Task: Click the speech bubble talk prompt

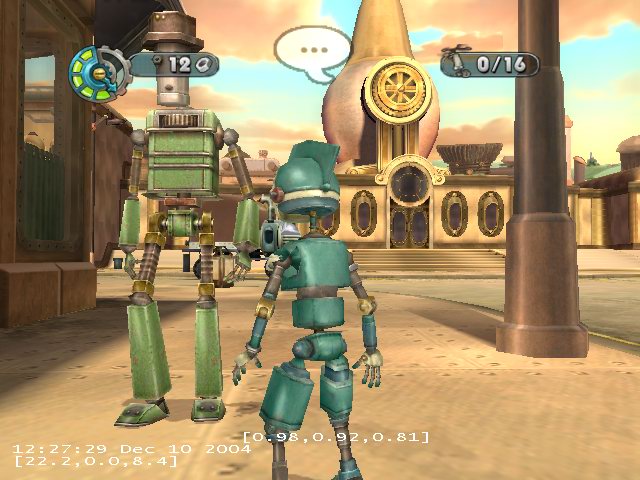Action: 312,49
